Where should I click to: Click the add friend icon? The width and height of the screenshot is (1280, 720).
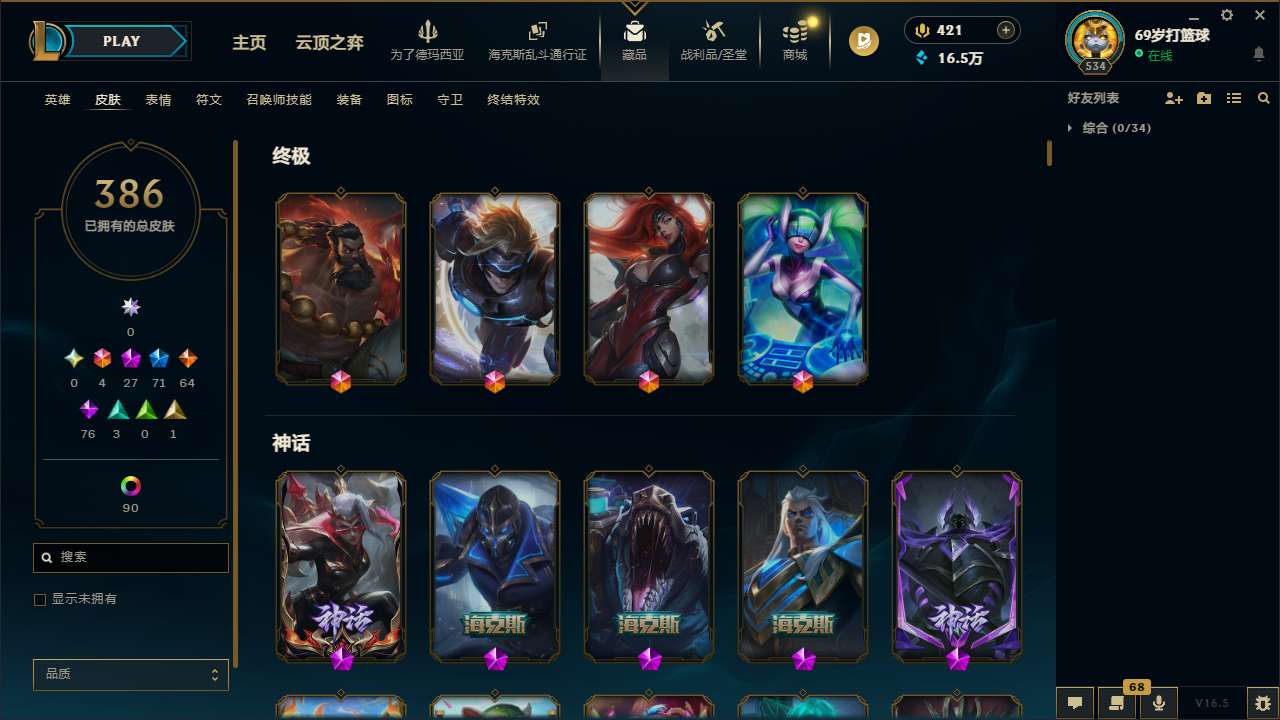point(1172,98)
